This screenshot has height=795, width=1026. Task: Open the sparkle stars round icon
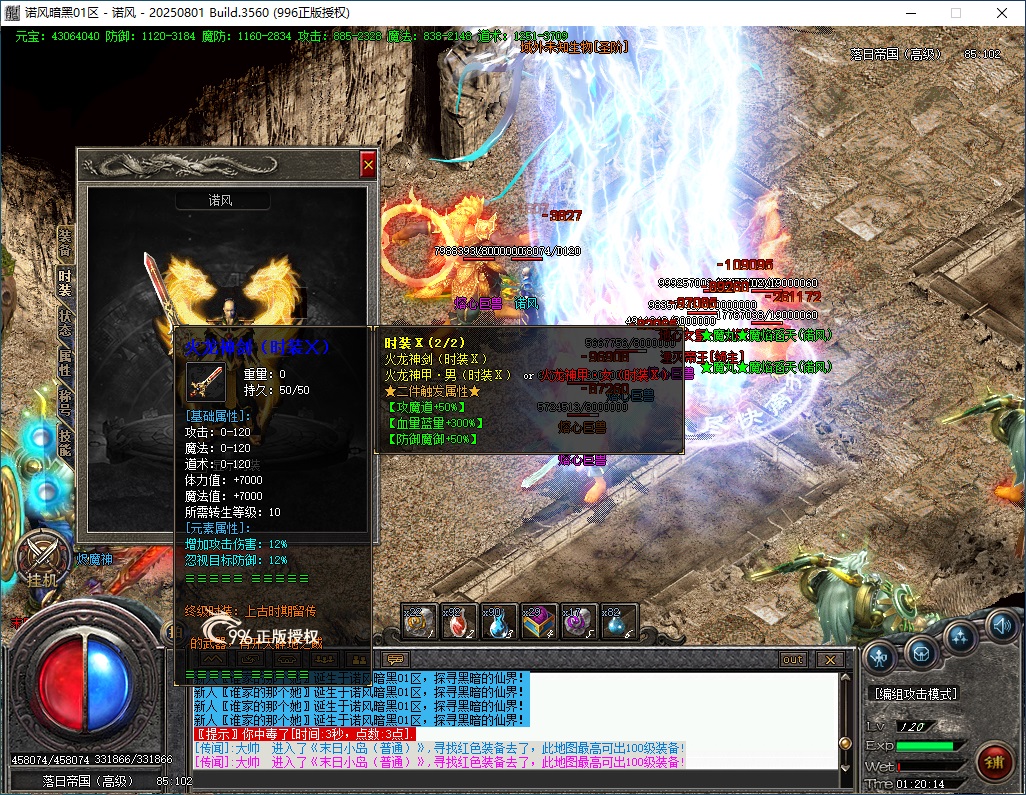click(960, 636)
